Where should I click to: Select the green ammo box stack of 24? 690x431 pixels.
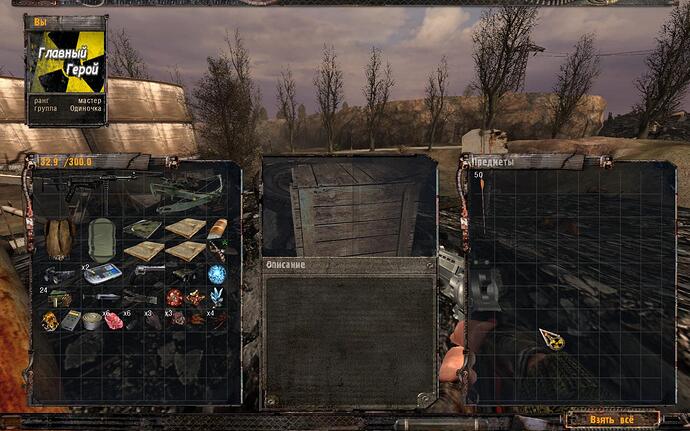point(59,298)
